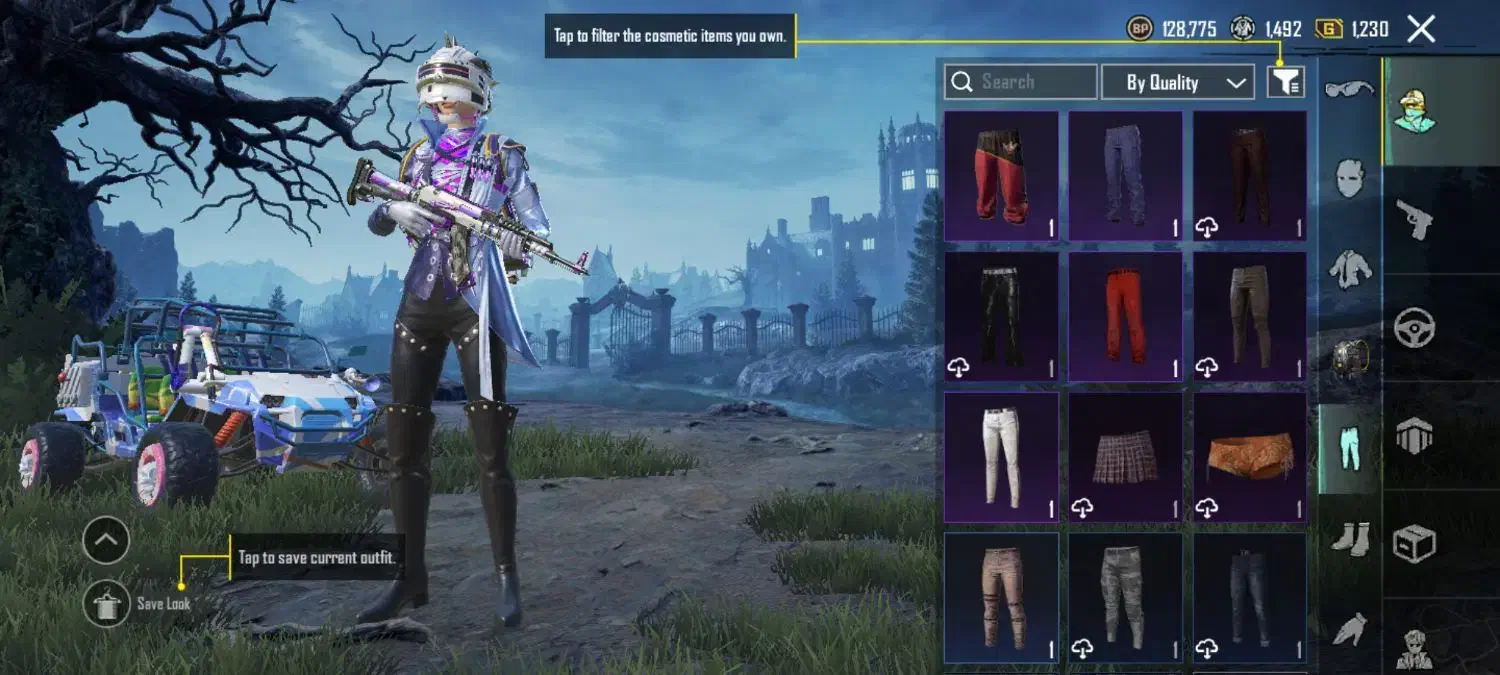This screenshot has height=675, width=1500.
Task: Open the crate box tab
Action: (x=1414, y=543)
